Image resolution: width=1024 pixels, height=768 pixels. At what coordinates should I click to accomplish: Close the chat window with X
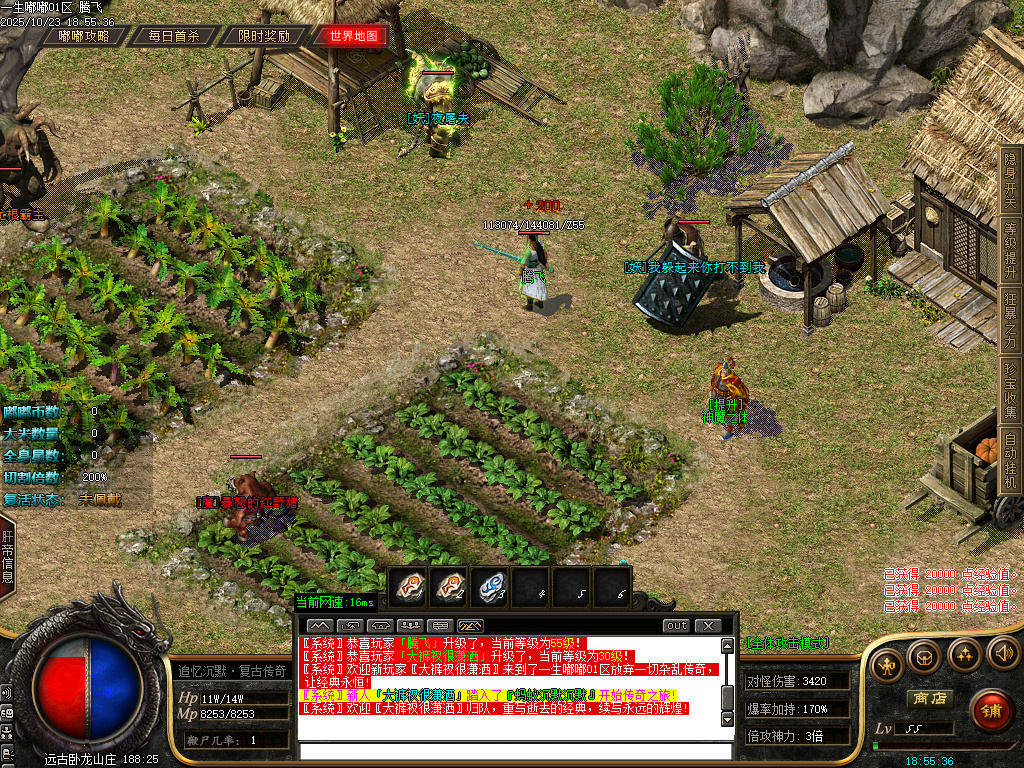click(707, 626)
